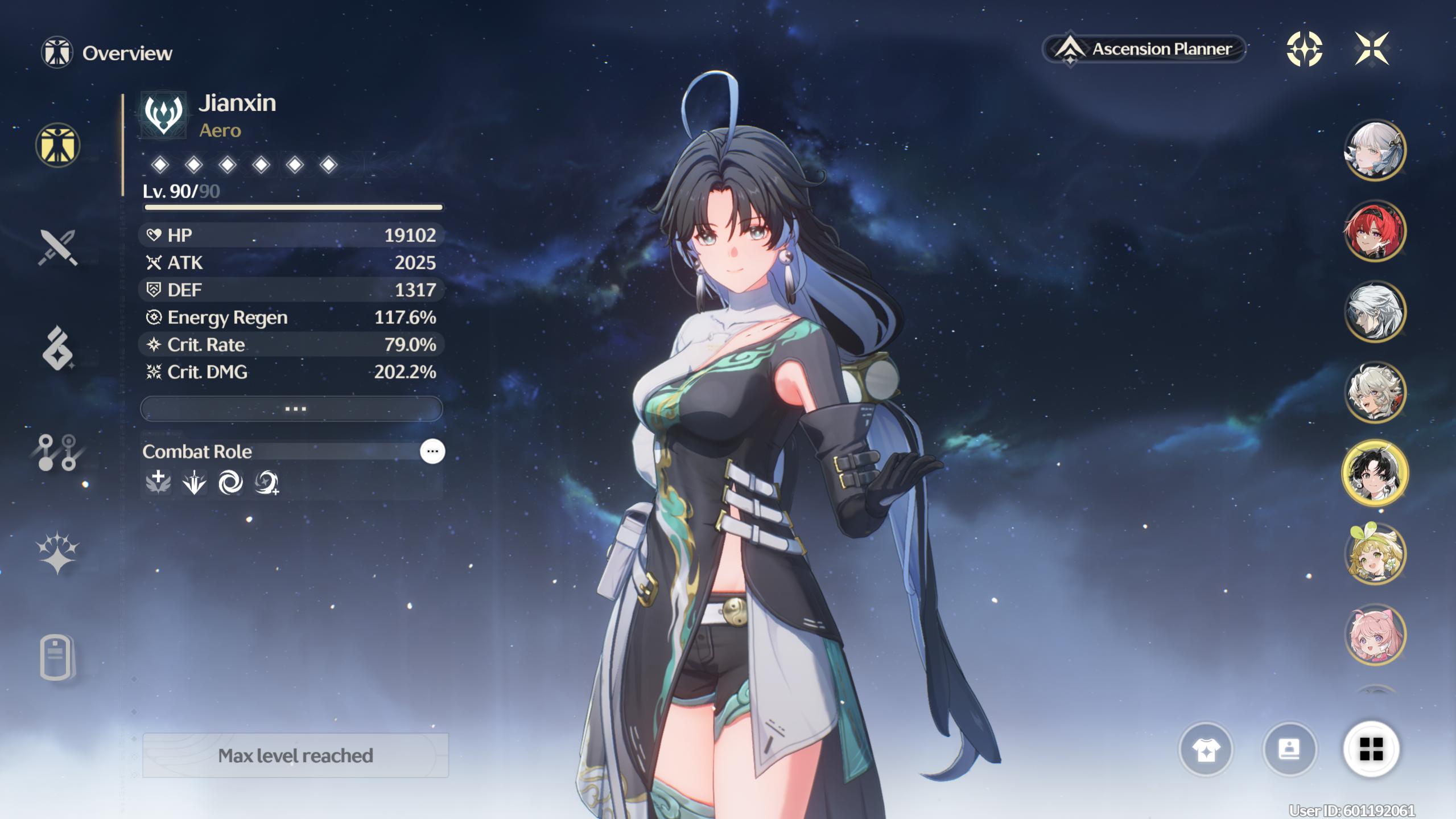Pick the curly gray-haired character portrait

1375,393
